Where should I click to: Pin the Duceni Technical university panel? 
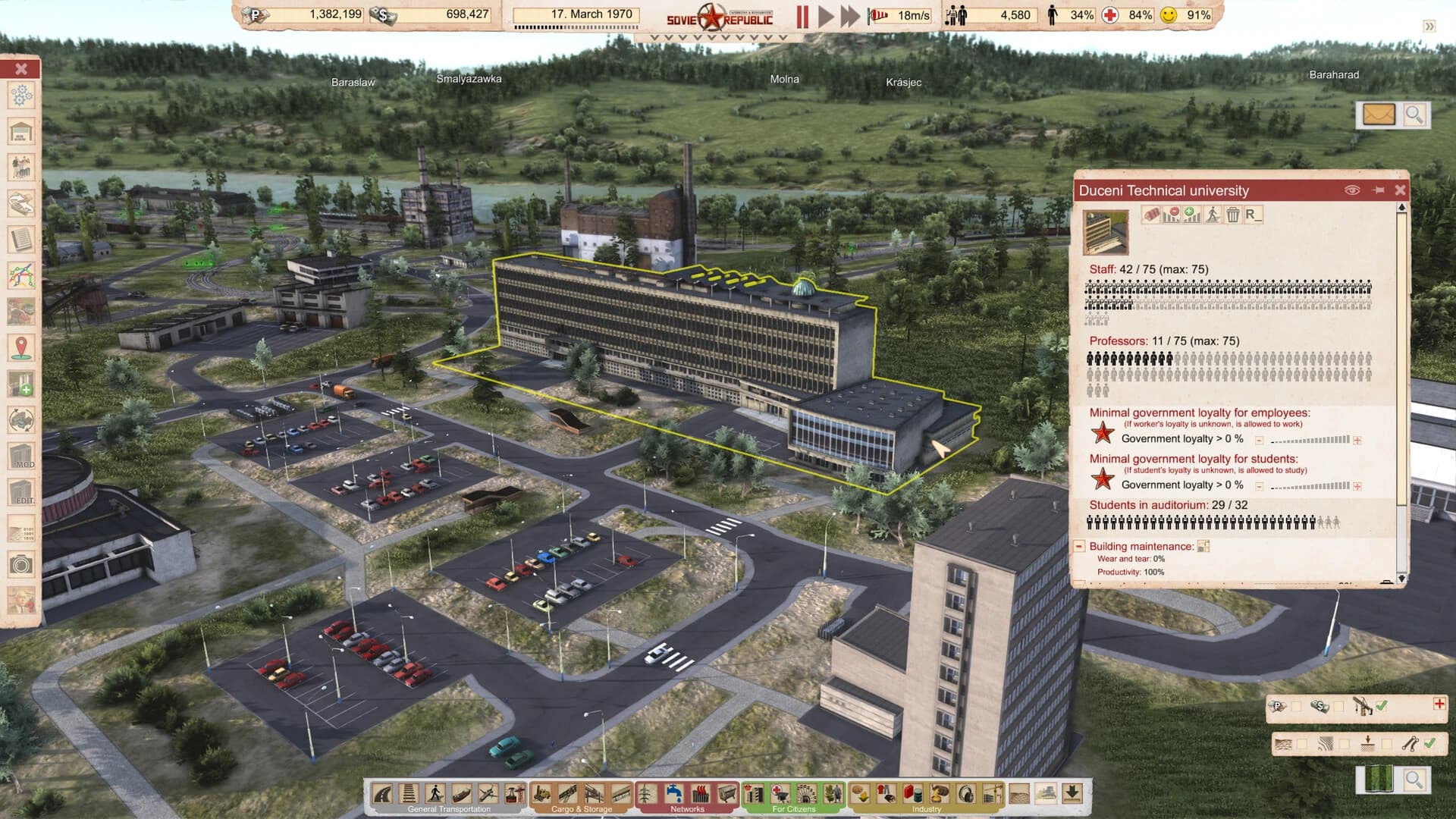coord(1377,190)
